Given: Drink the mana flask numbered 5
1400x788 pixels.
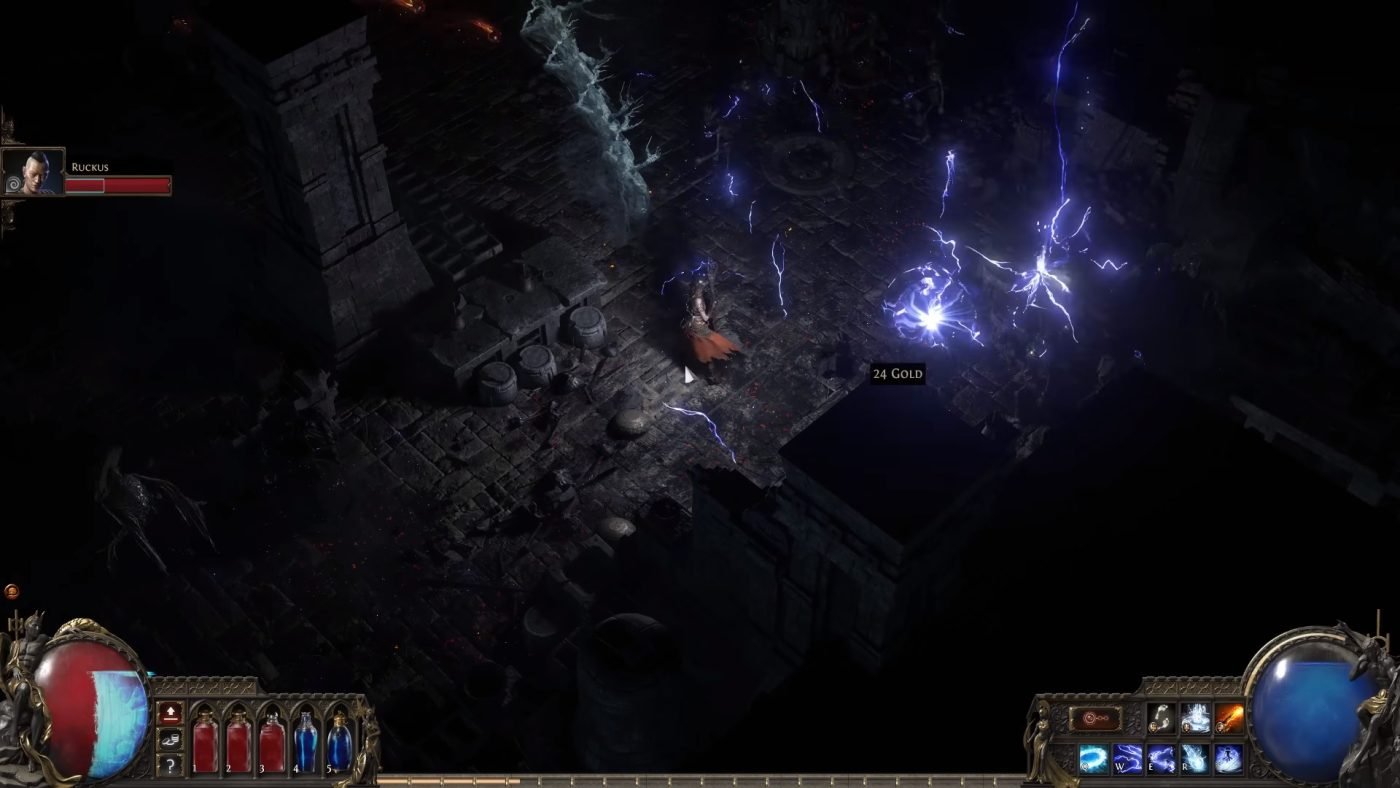Looking at the screenshot, I should (x=339, y=742).
